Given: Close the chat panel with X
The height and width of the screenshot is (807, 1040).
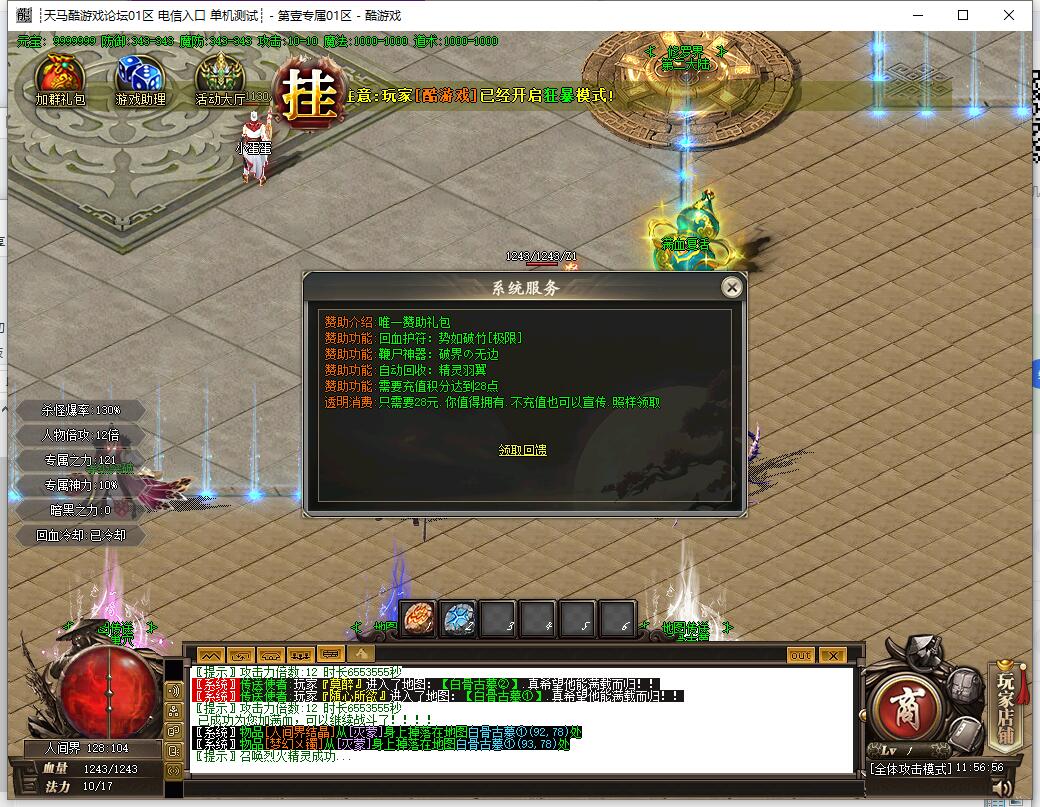Looking at the screenshot, I should 832,656.
